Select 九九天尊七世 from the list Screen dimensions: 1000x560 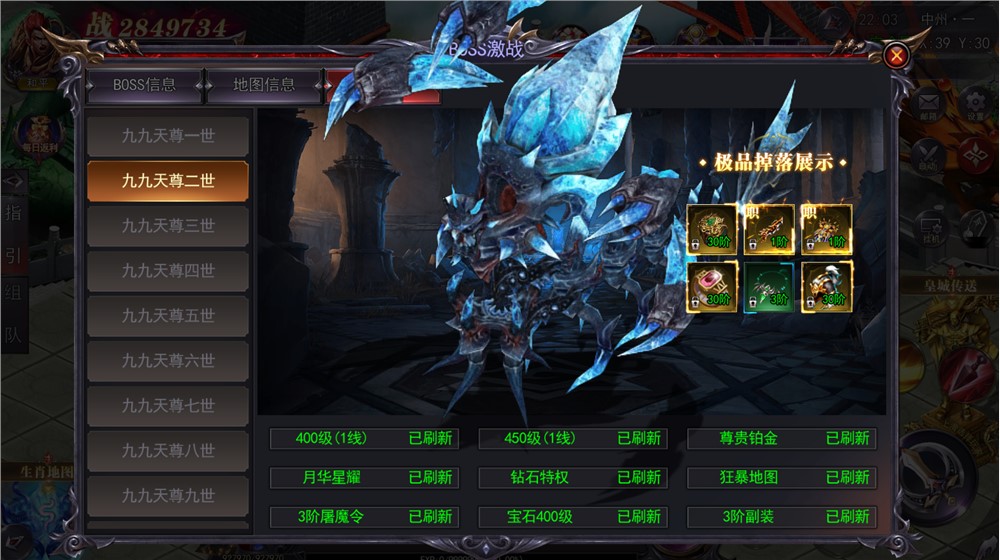point(168,406)
